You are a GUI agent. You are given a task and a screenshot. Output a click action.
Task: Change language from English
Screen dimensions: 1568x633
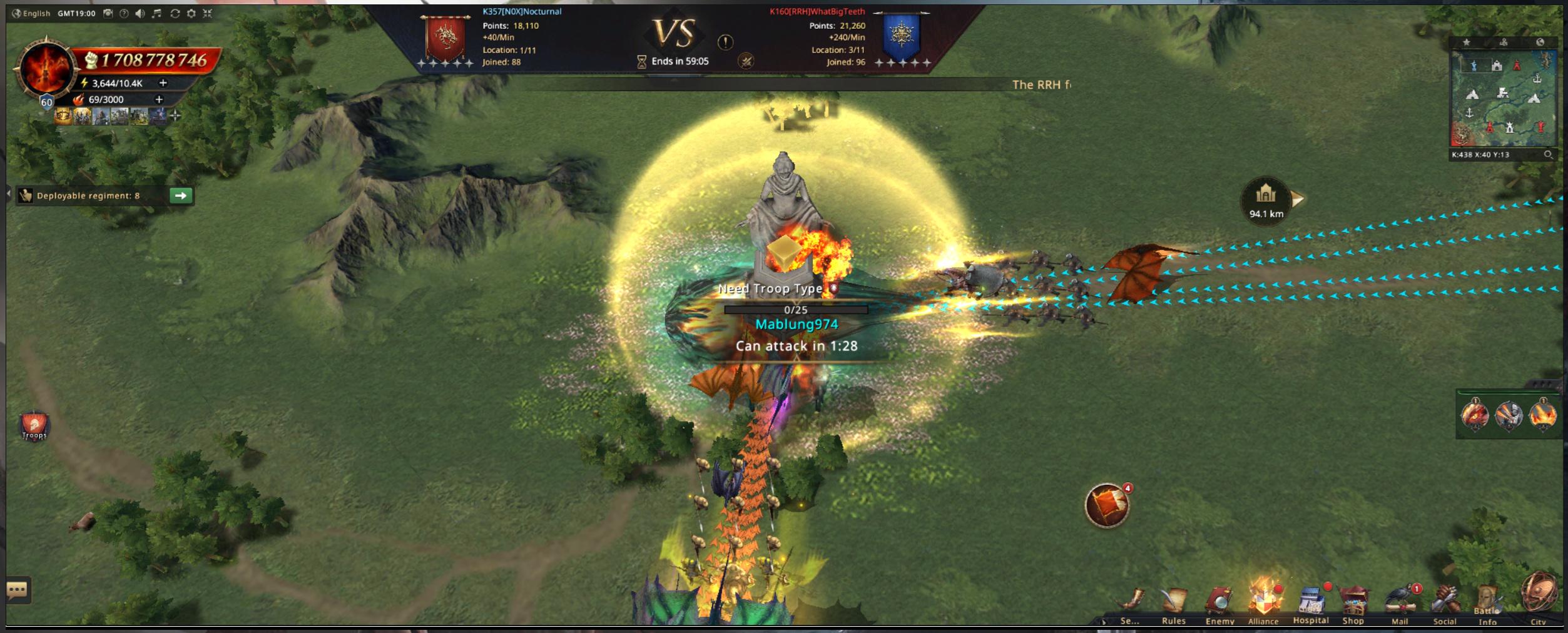coord(31,13)
